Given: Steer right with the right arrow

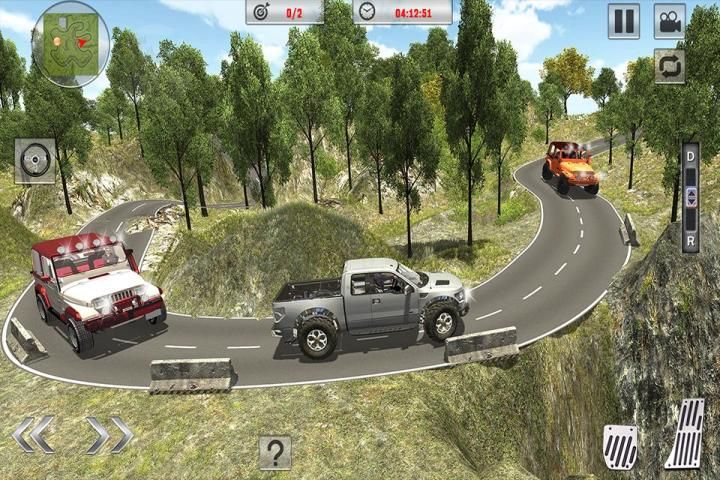Looking at the screenshot, I should [x=109, y=435].
